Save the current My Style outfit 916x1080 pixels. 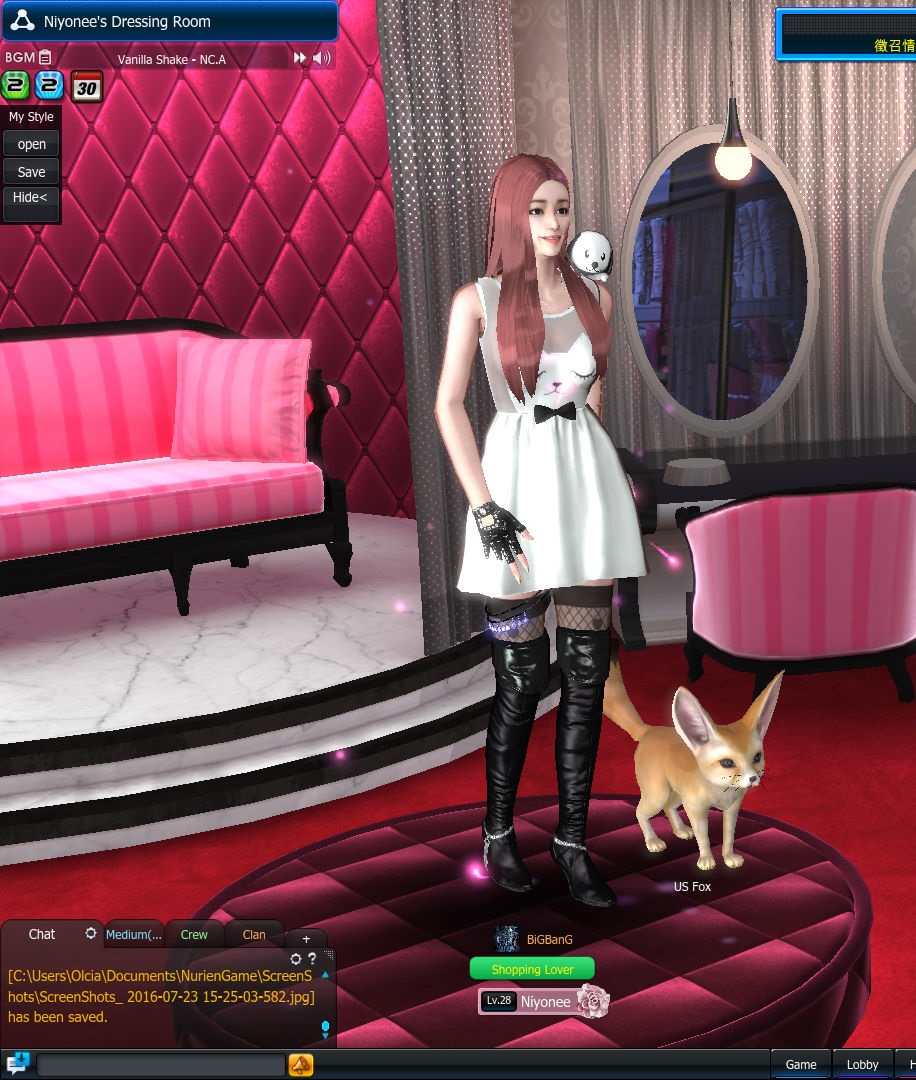(x=32, y=172)
